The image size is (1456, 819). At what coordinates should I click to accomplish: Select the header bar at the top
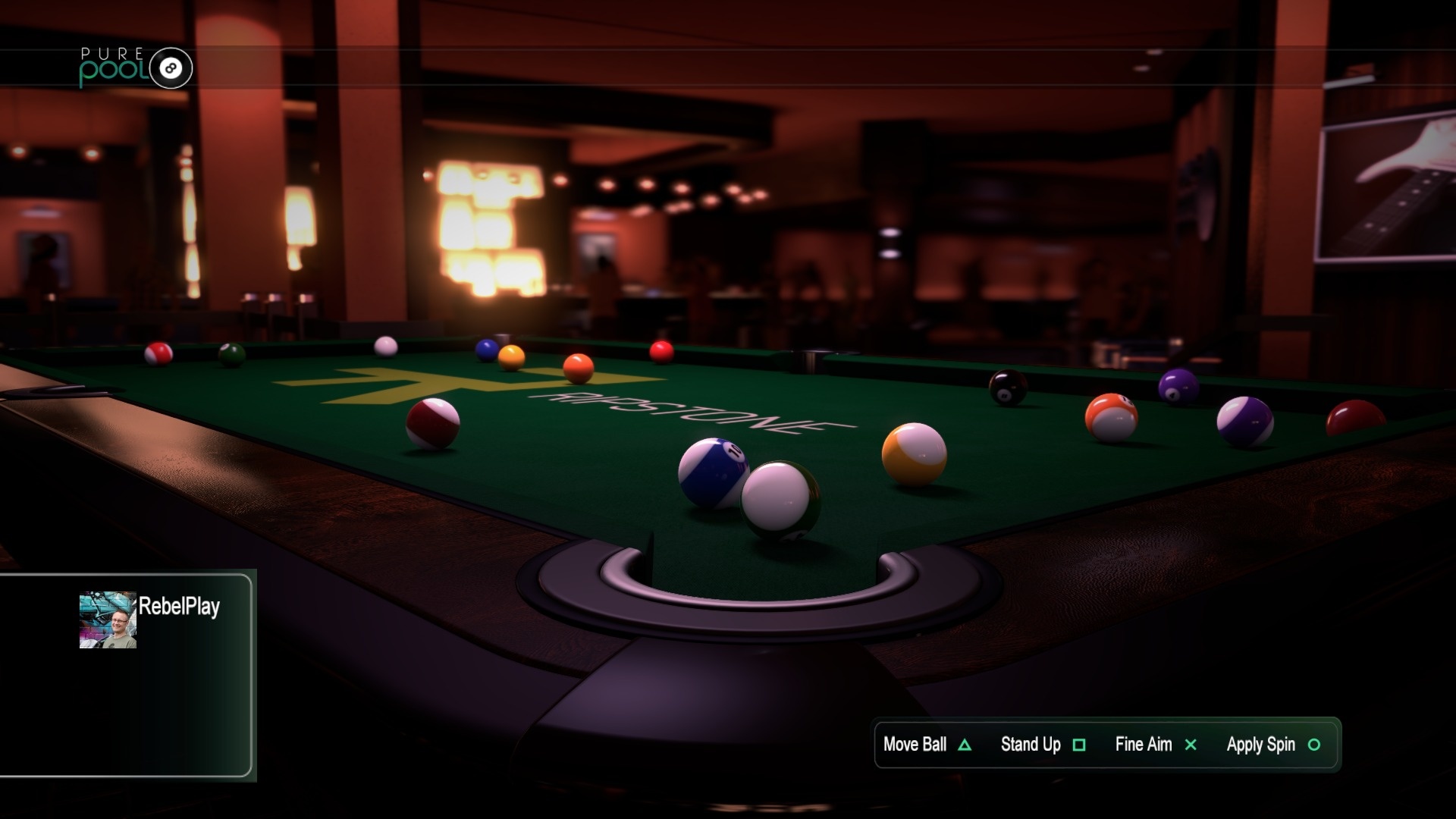728,68
